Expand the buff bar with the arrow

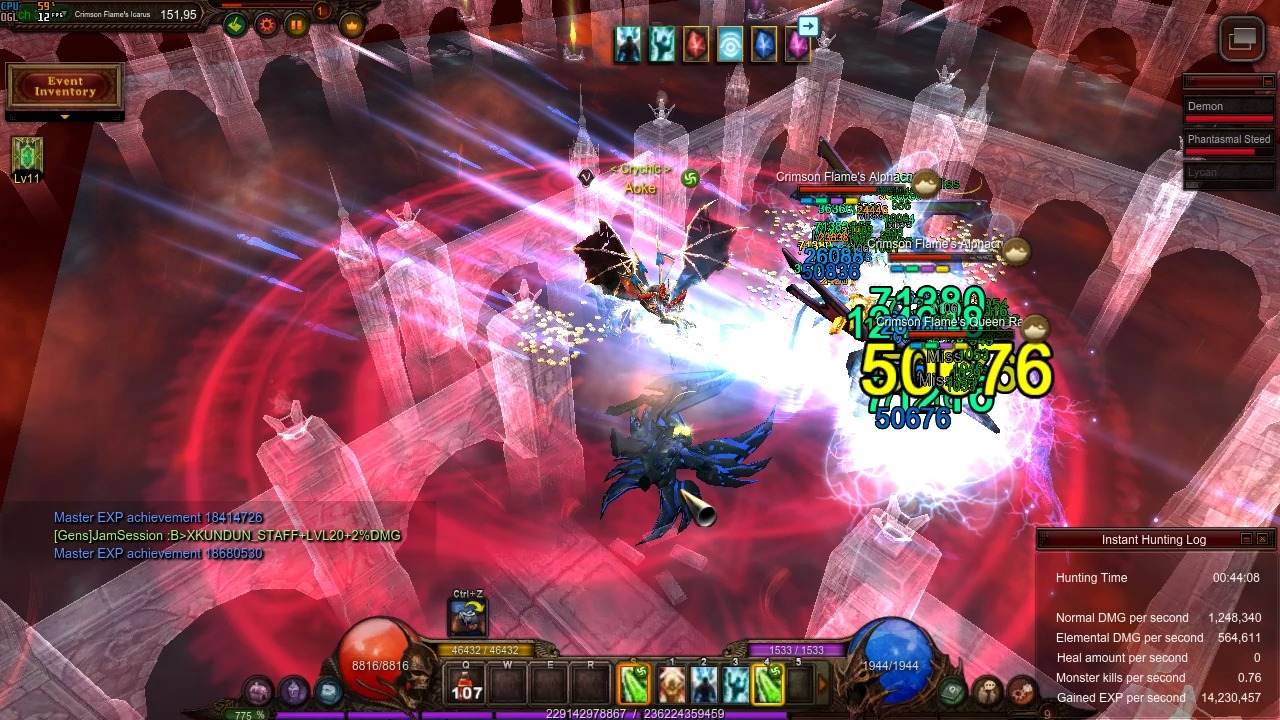(808, 27)
